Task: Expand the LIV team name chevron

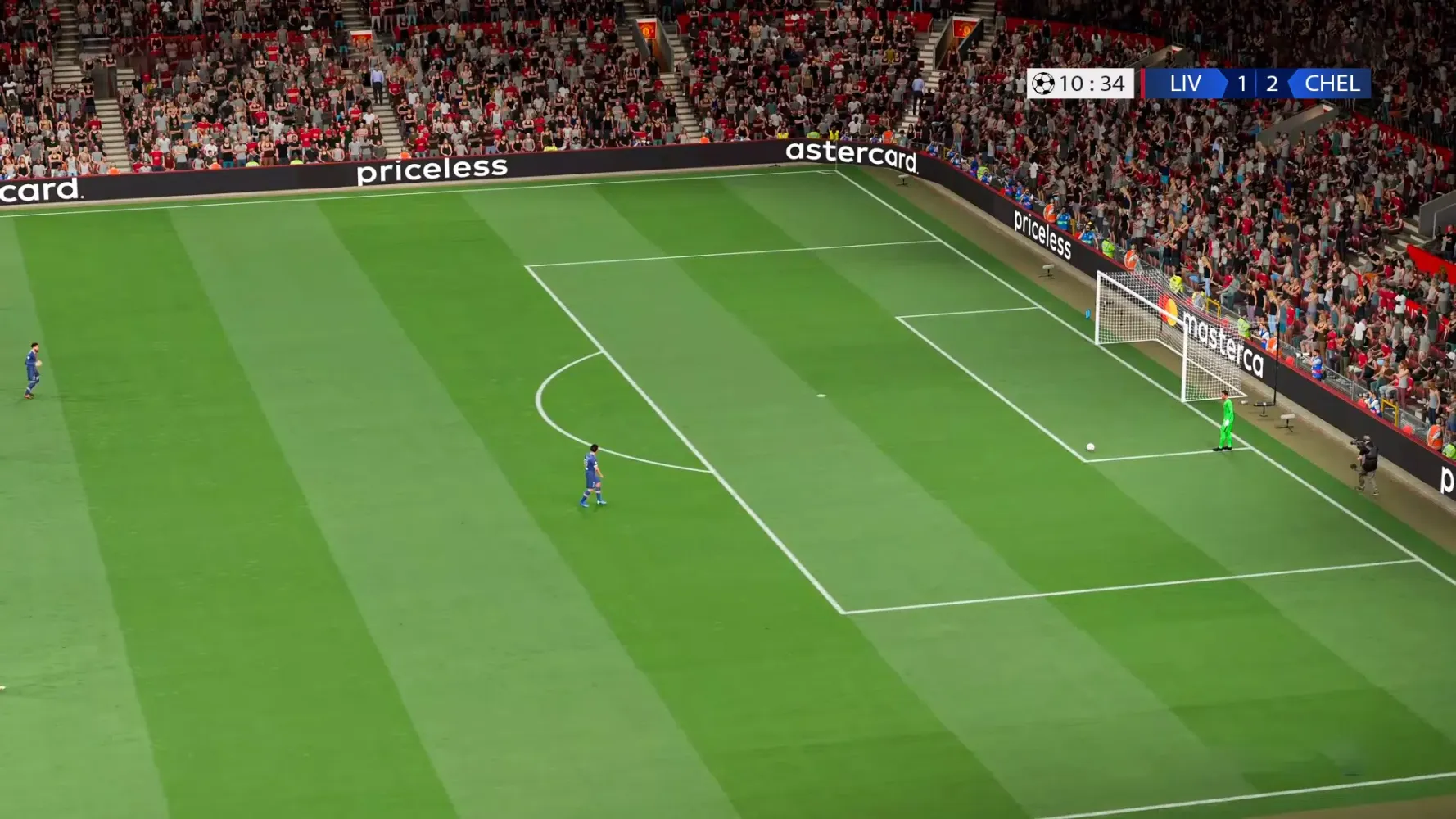Action: point(1225,83)
